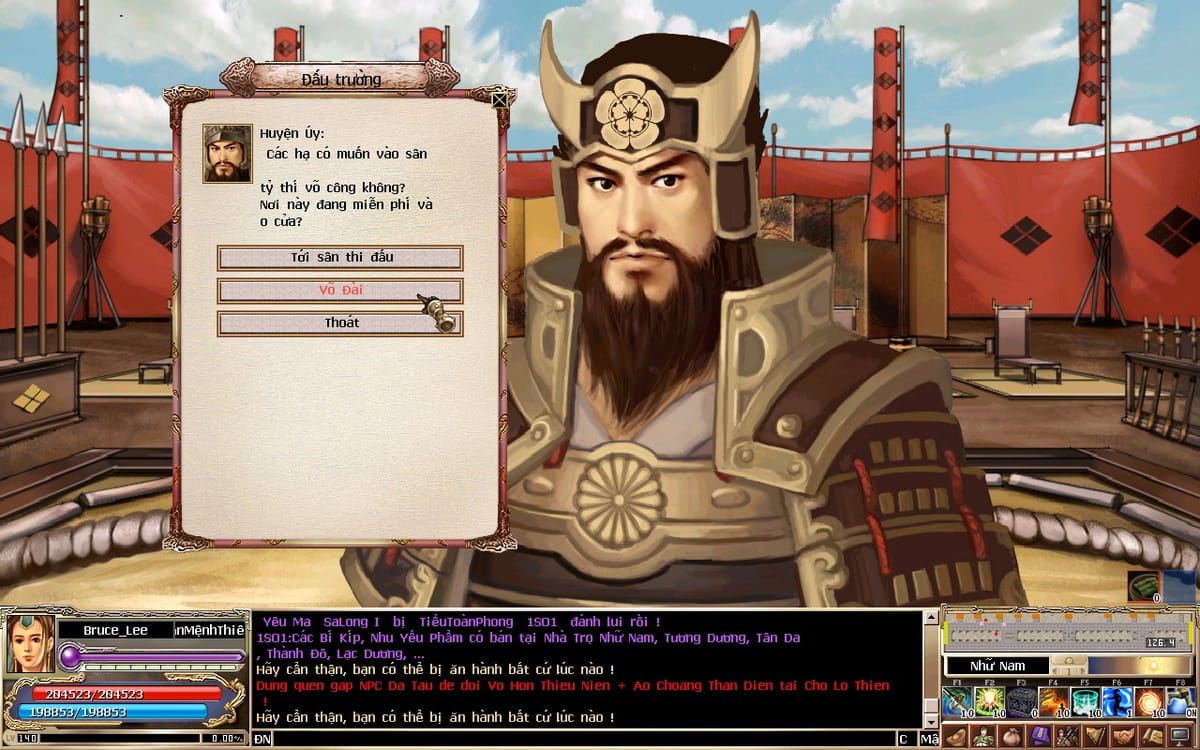Use the F2 green burst skill

(991, 700)
